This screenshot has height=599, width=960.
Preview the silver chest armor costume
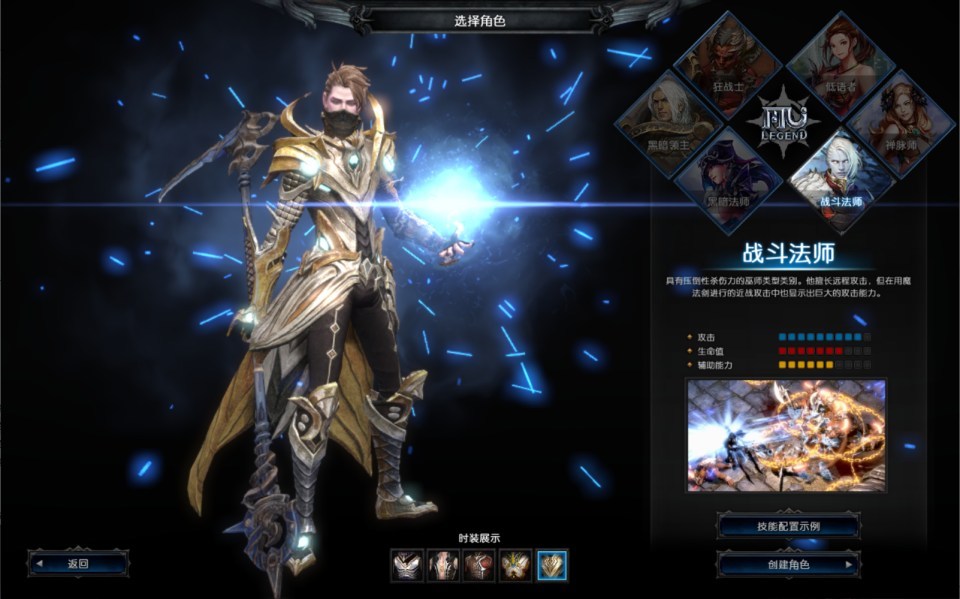[x=406, y=566]
